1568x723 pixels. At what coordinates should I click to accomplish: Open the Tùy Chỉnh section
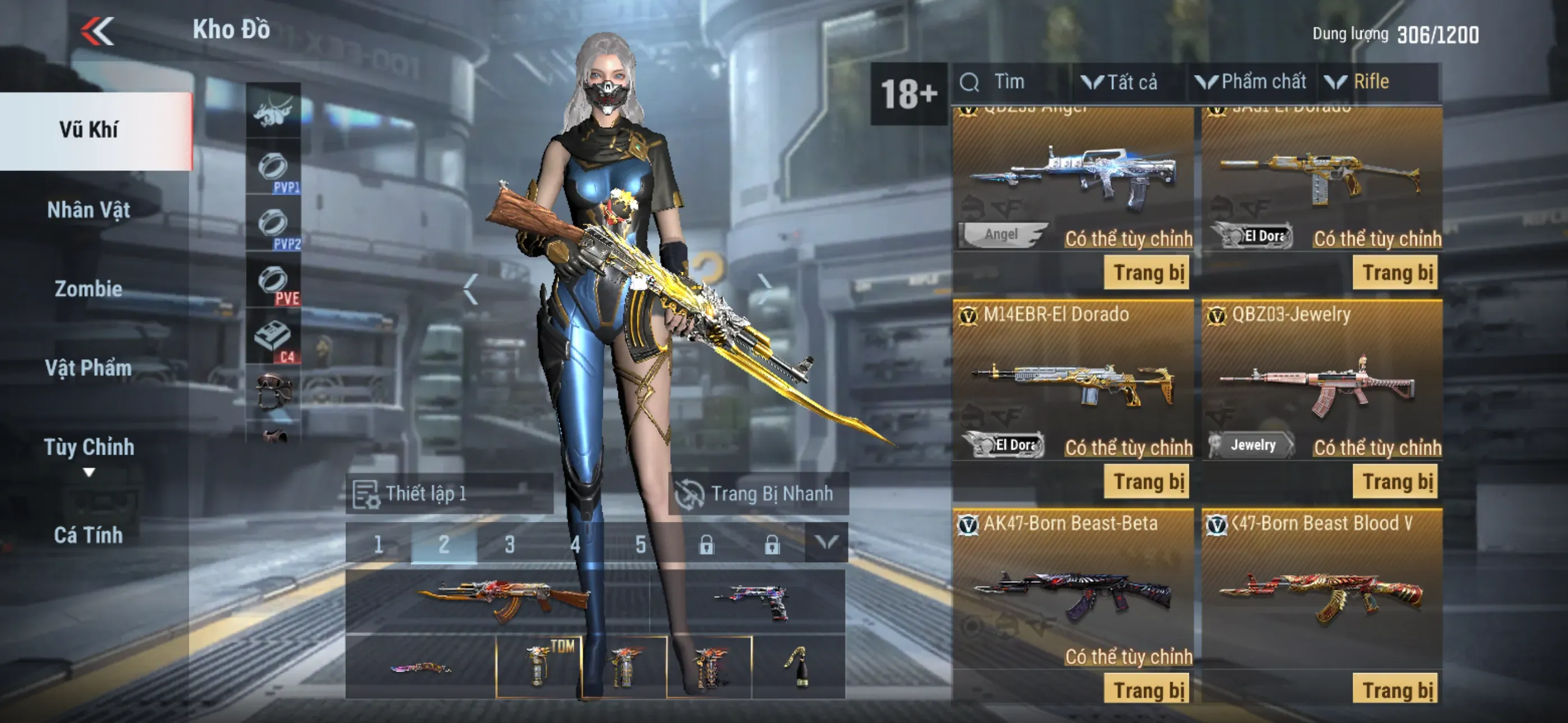click(x=89, y=447)
